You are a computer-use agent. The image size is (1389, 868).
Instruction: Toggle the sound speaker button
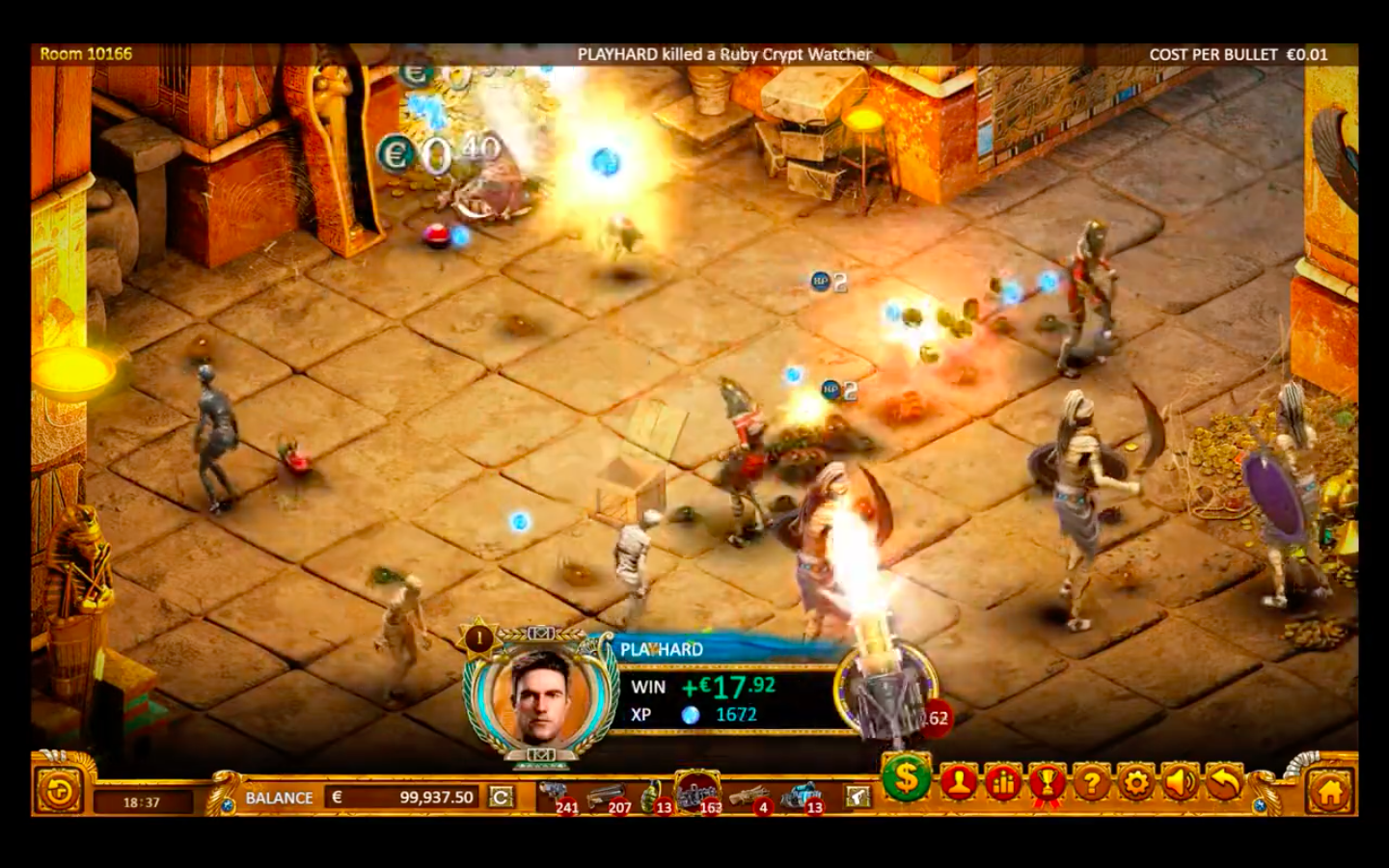pos(1180,783)
